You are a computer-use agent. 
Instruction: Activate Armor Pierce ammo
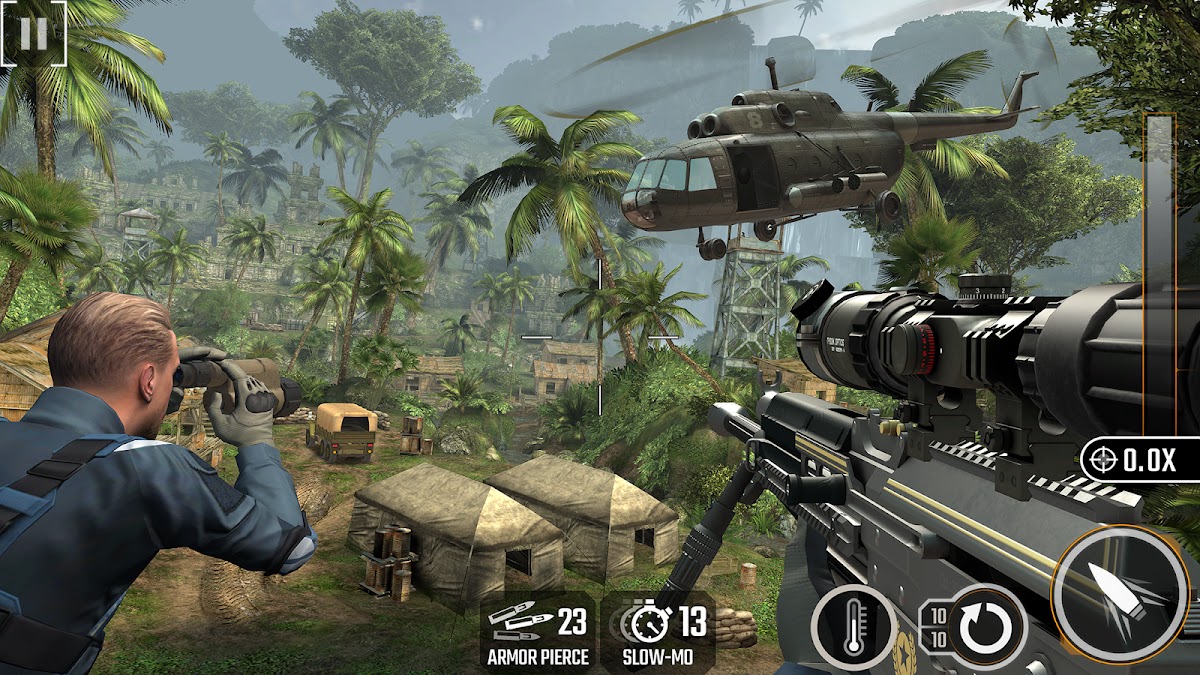coord(537,633)
